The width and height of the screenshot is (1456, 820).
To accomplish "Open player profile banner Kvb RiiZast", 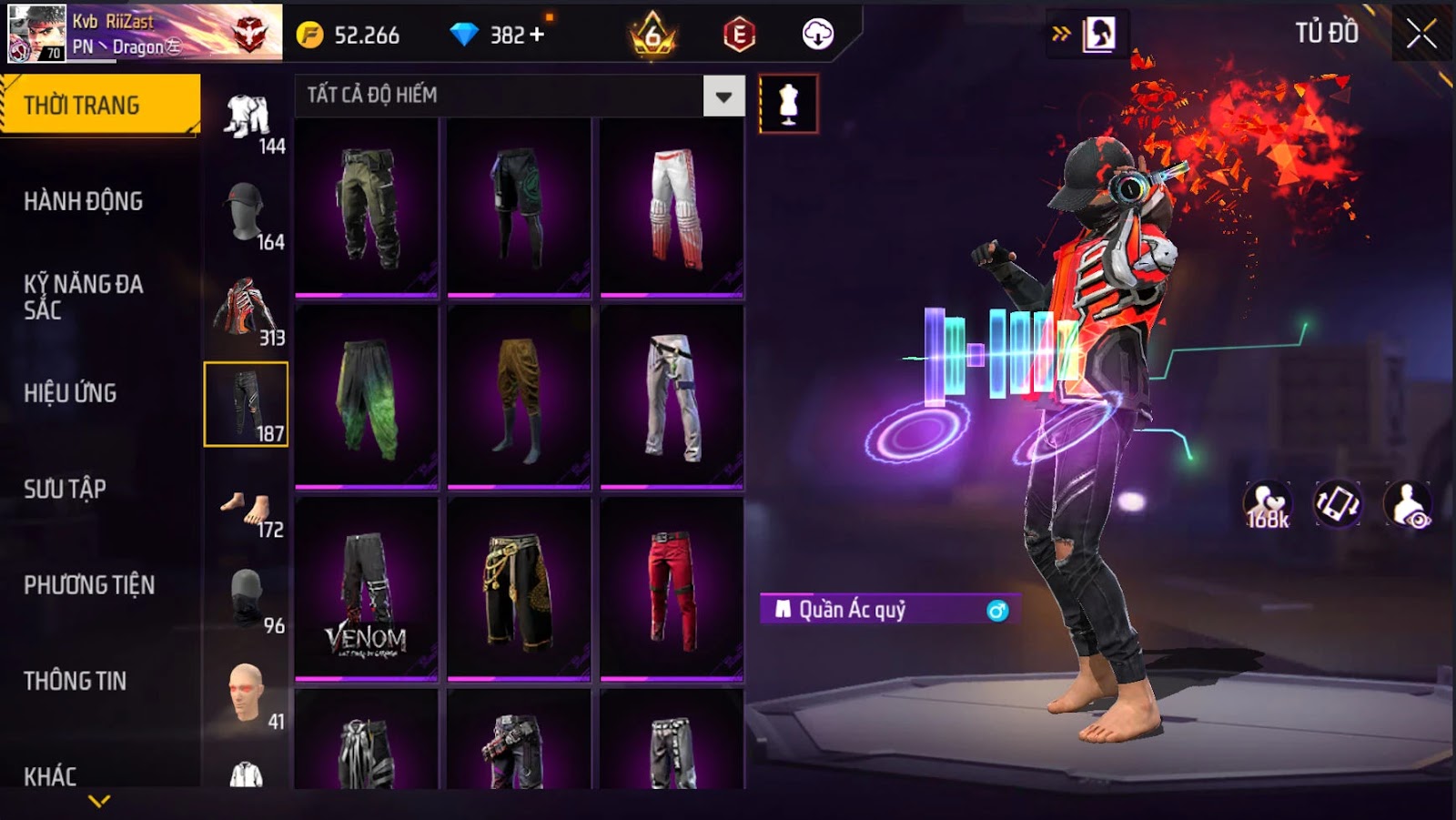I will 146,33.
